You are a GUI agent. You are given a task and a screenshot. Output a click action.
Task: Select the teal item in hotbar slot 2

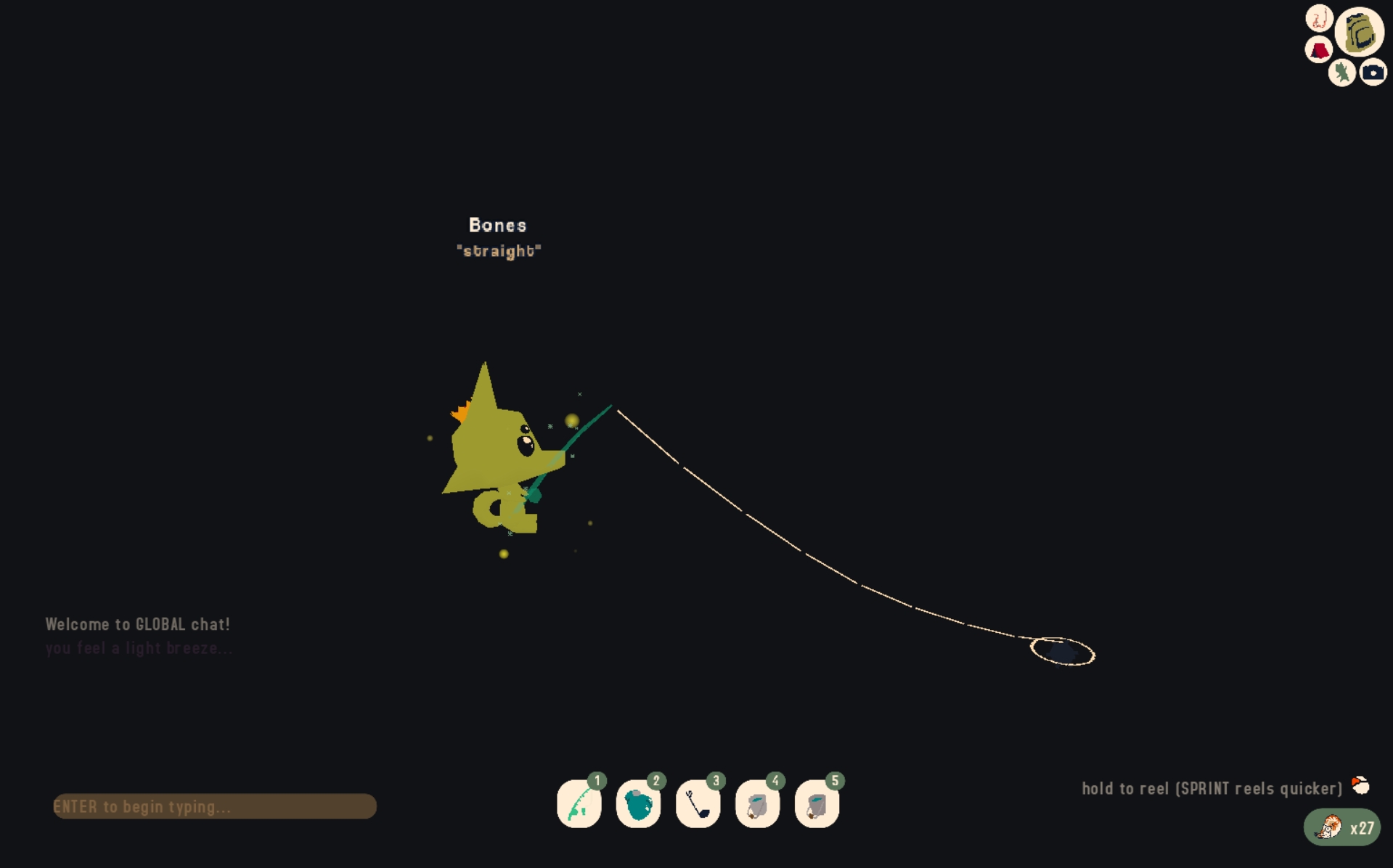[638, 804]
